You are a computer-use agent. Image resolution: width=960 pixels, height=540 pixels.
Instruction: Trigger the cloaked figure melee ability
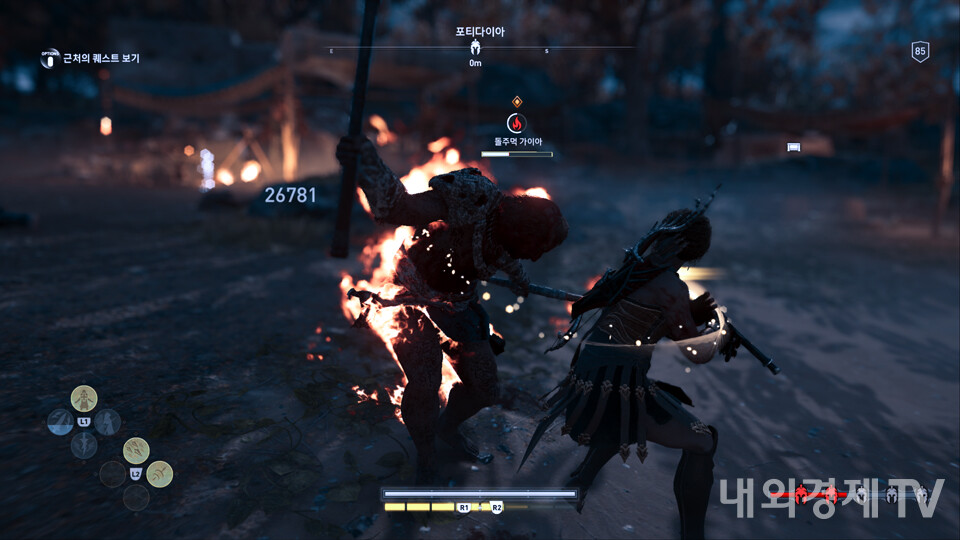click(107, 422)
